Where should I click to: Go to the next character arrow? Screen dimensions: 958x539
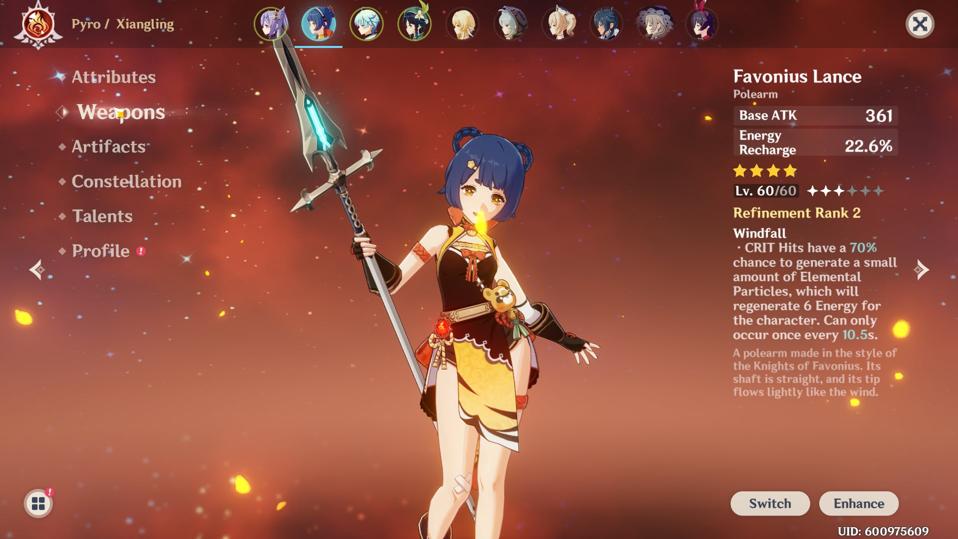(x=921, y=269)
